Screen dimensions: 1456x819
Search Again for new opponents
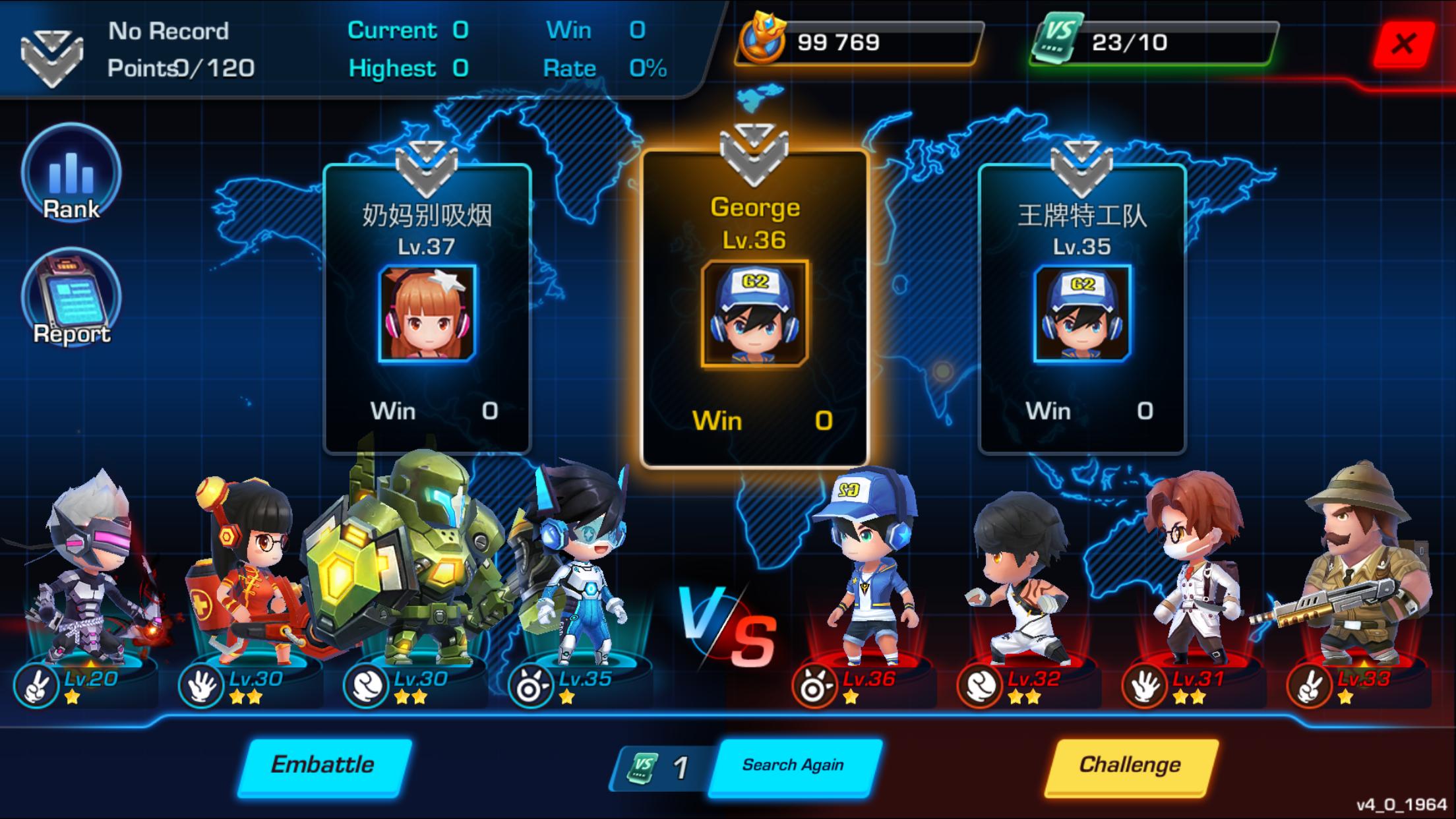click(x=794, y=765)
